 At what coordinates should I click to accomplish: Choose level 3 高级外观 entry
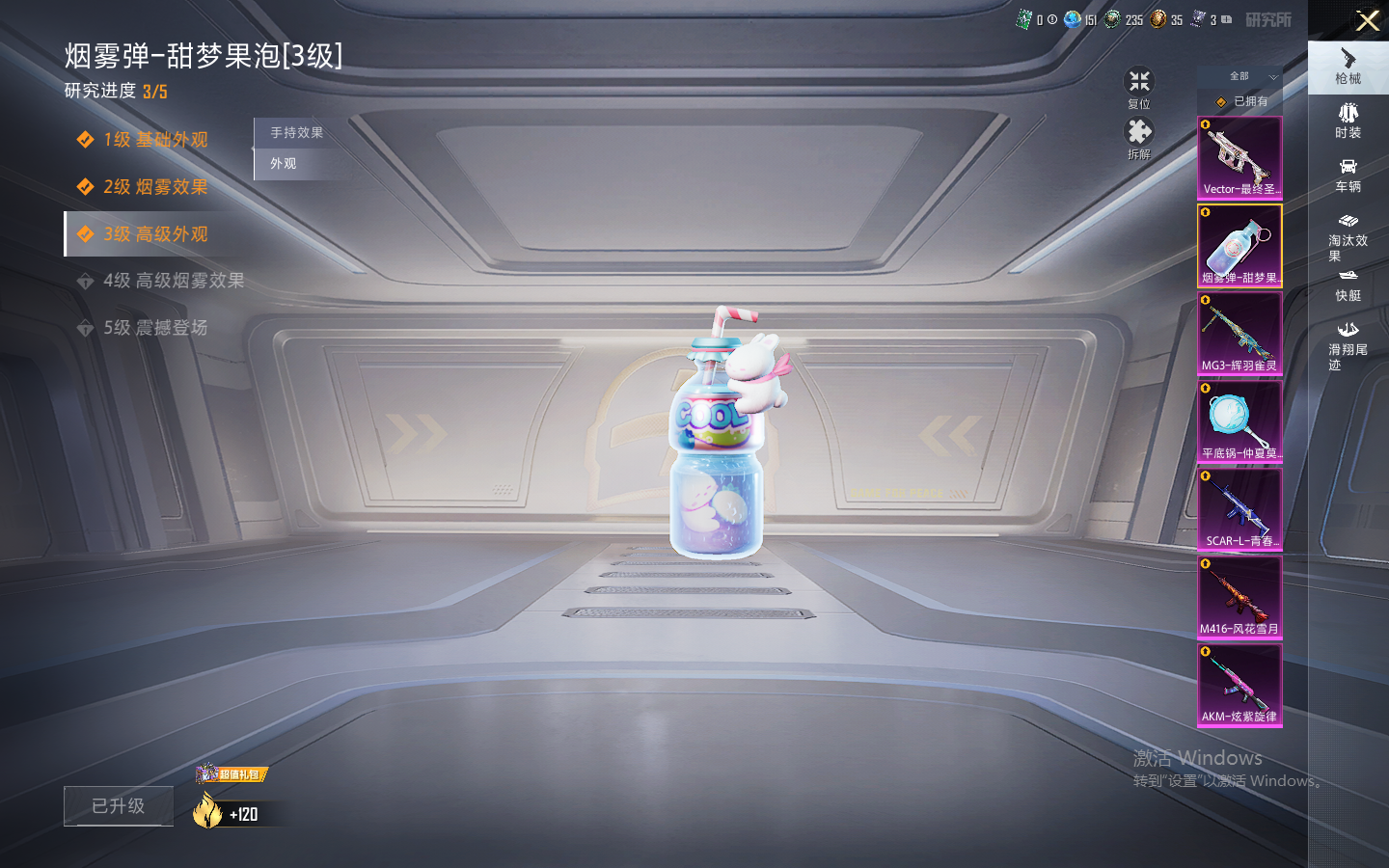[154, 234]
